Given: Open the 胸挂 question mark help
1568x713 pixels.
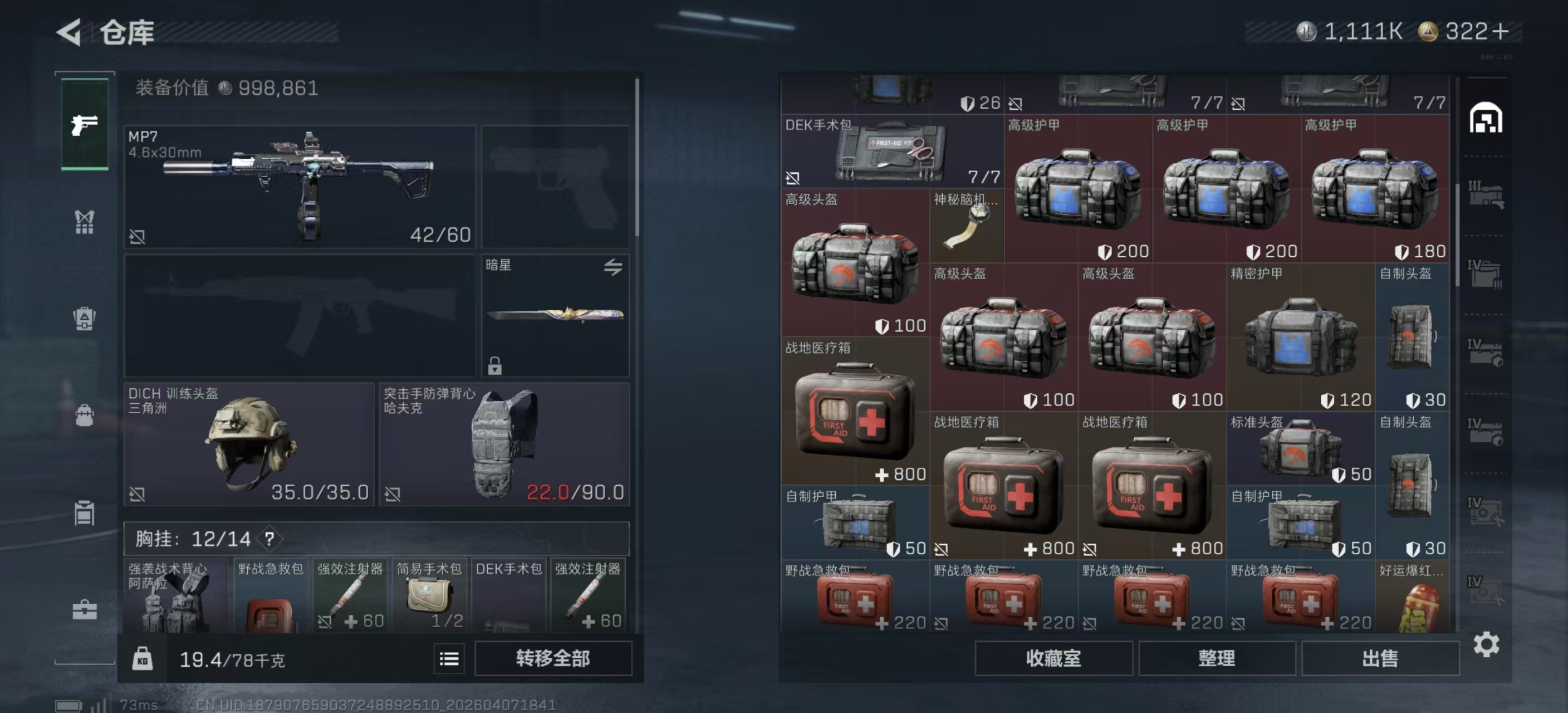Looking at the screenshot, I should 269,539.
